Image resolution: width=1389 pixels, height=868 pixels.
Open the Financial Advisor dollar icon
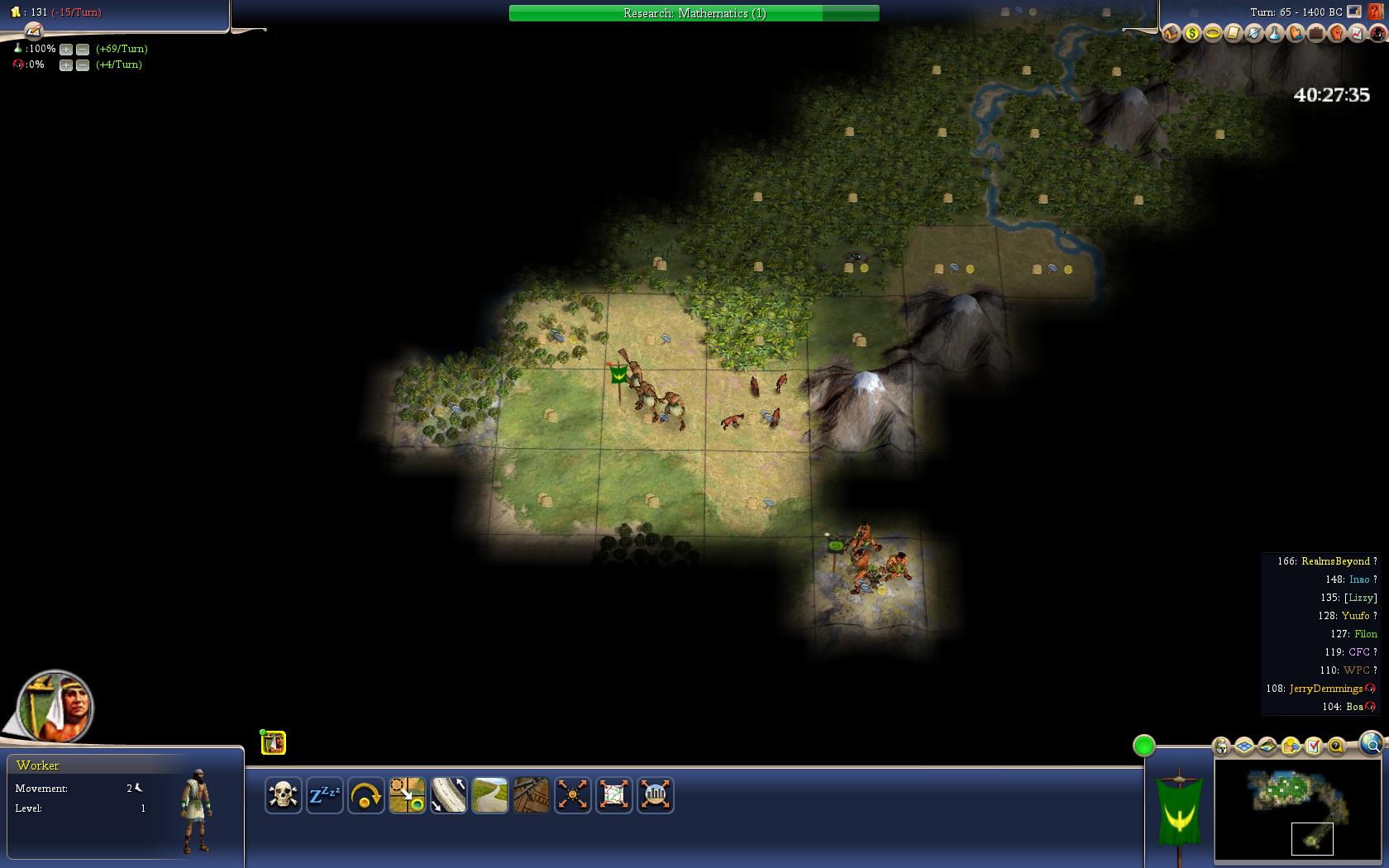1191,33
